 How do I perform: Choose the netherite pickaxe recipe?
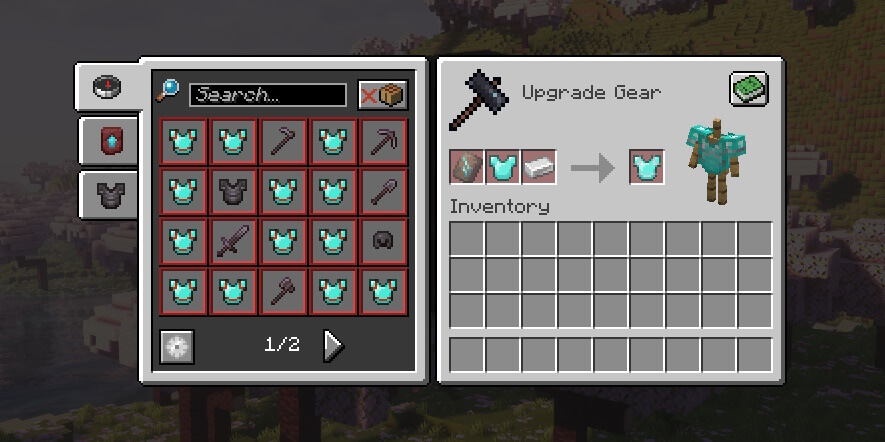tap(383, 142)
